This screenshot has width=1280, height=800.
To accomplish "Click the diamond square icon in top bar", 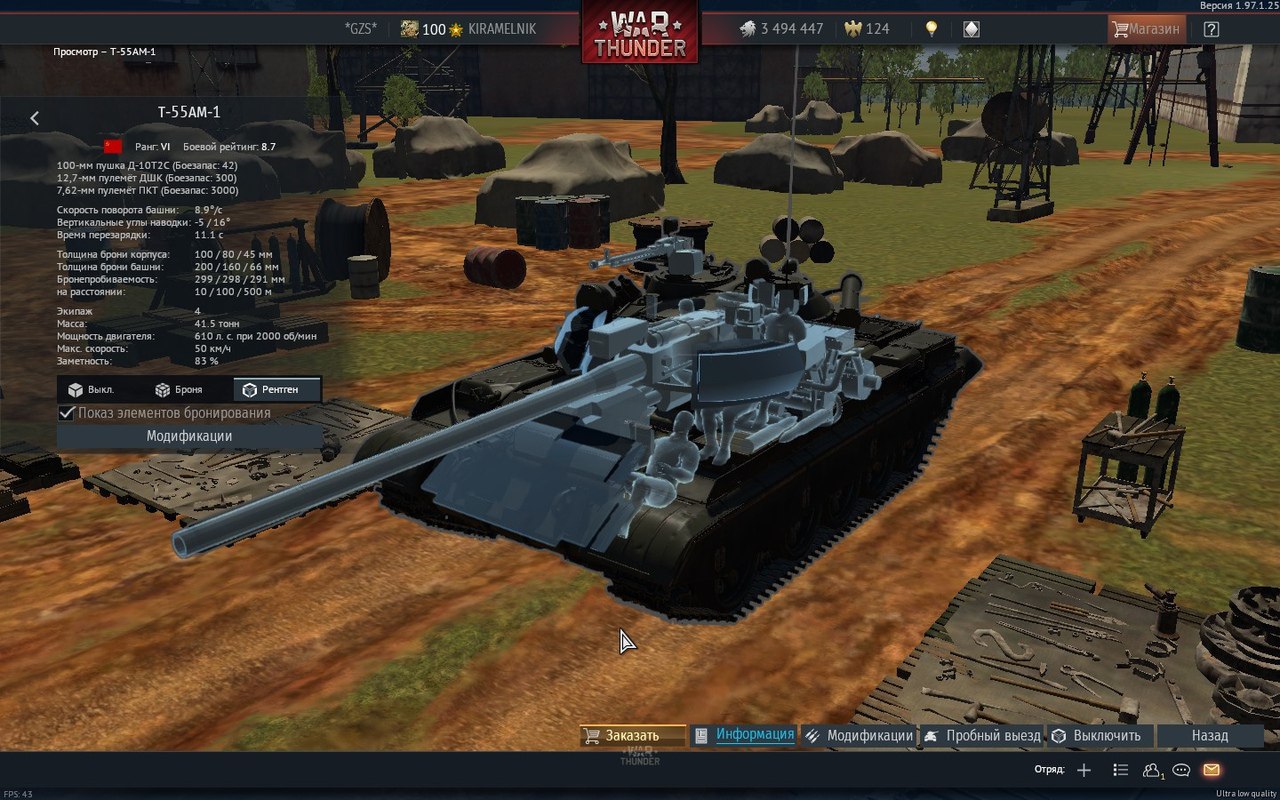I will coord(970,29).
